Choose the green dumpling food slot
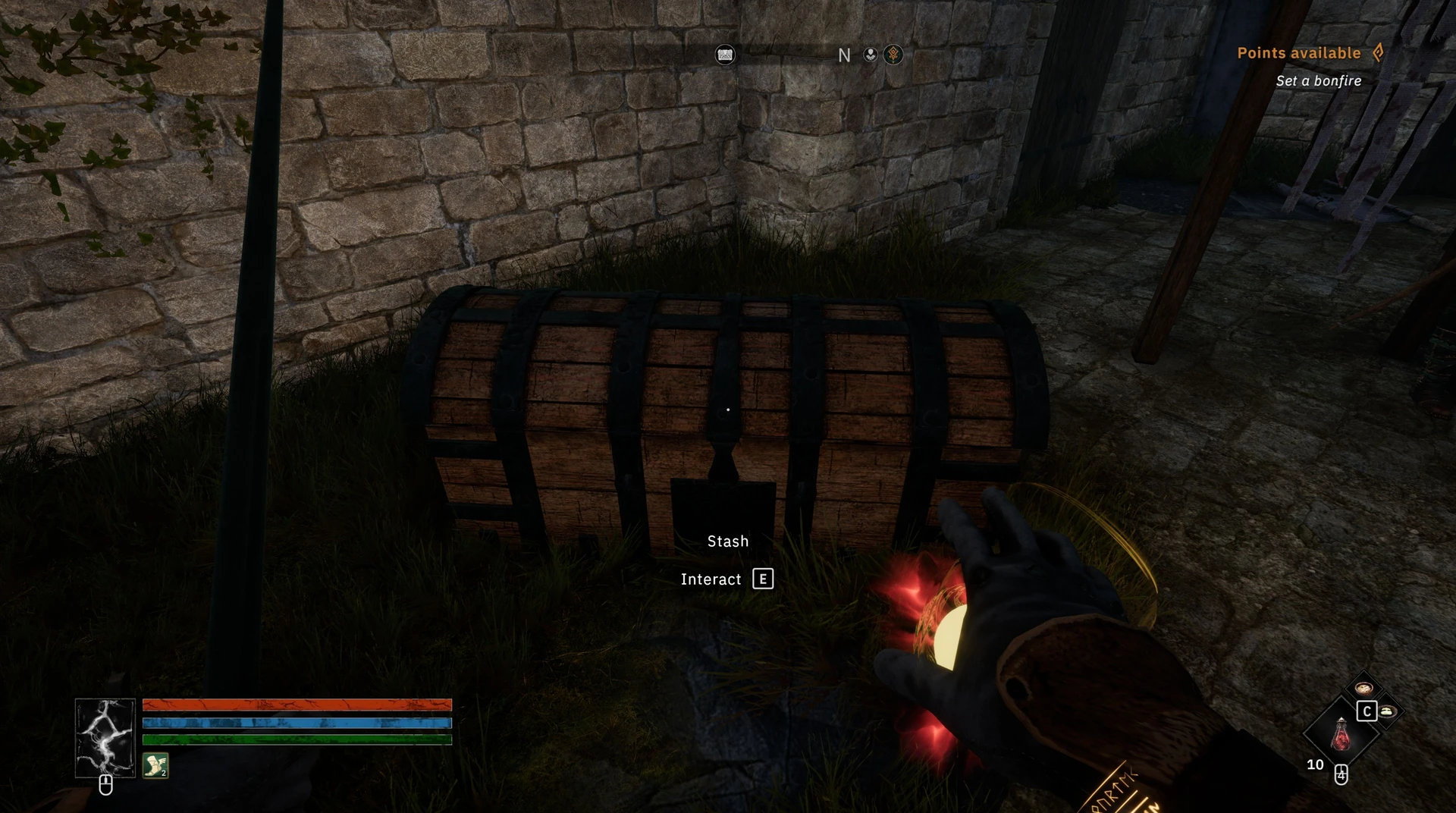This screenshot has width=1456, height=813. [1388, 711]
